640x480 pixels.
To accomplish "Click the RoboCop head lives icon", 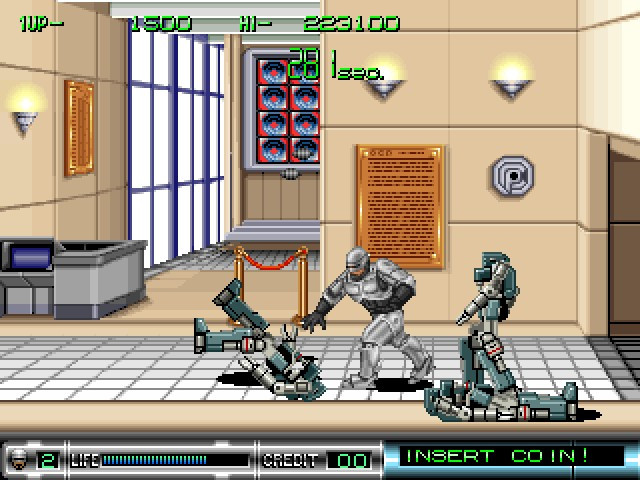I will [19, 459].
